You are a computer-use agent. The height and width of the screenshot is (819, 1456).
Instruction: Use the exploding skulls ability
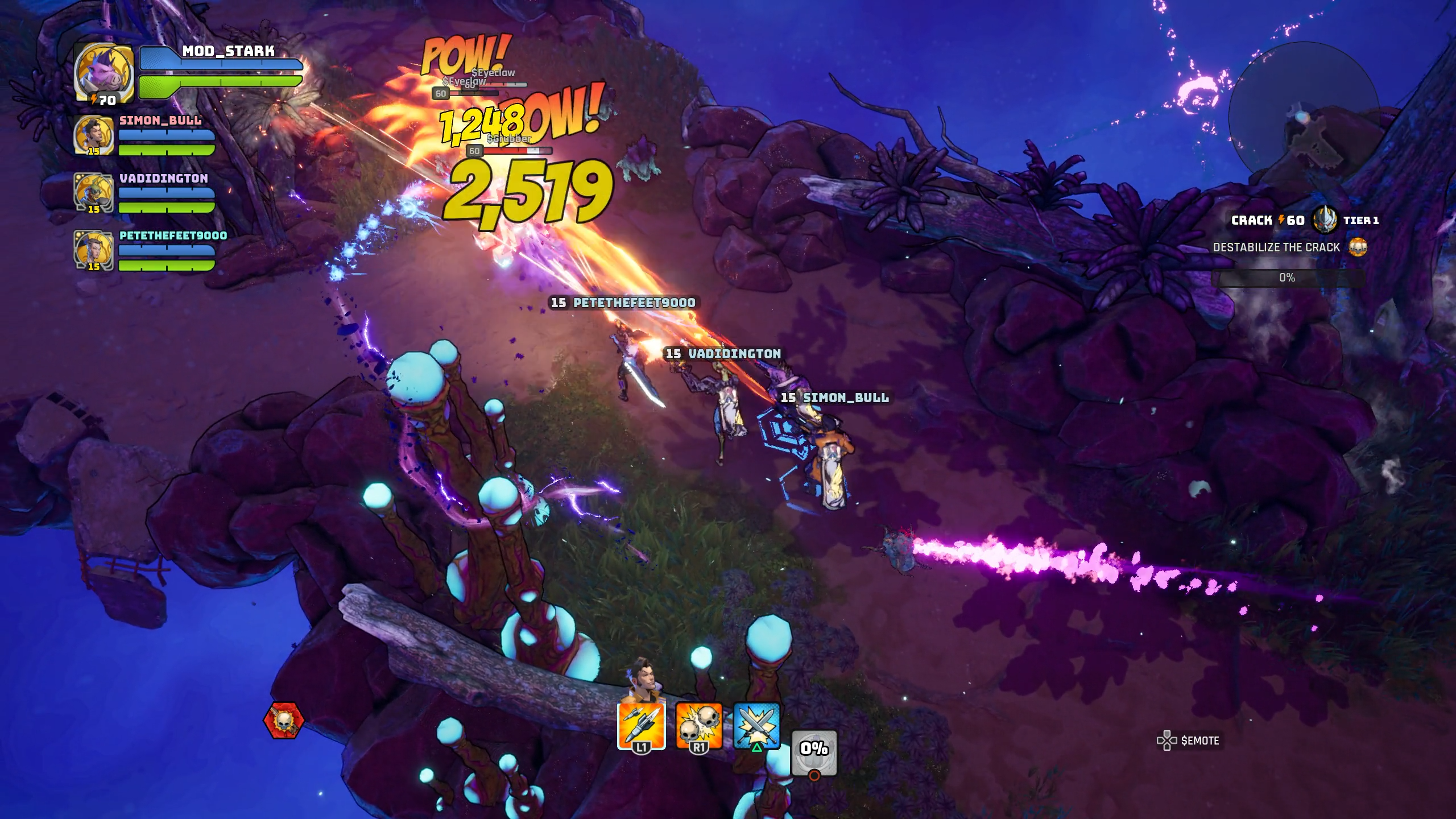pos(699,726)
